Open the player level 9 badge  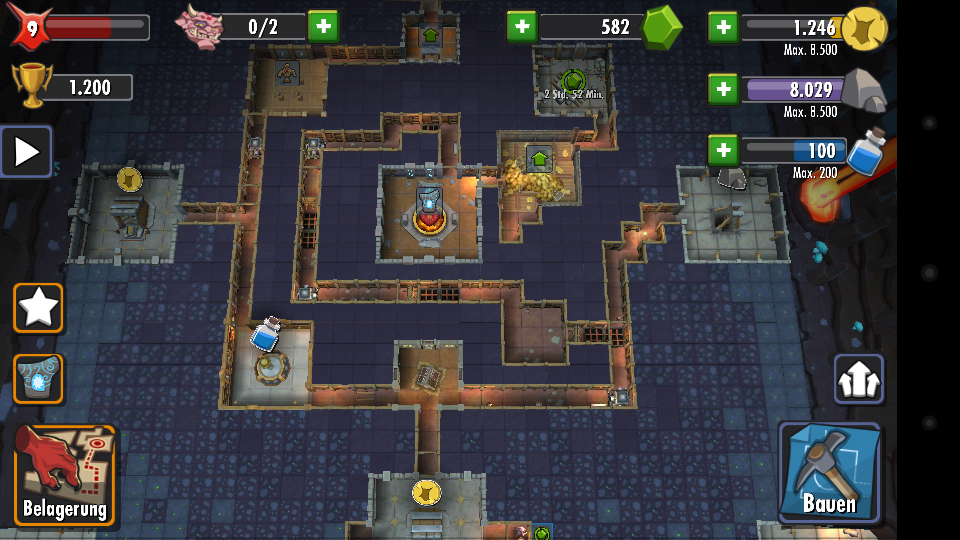coord(30,27)
